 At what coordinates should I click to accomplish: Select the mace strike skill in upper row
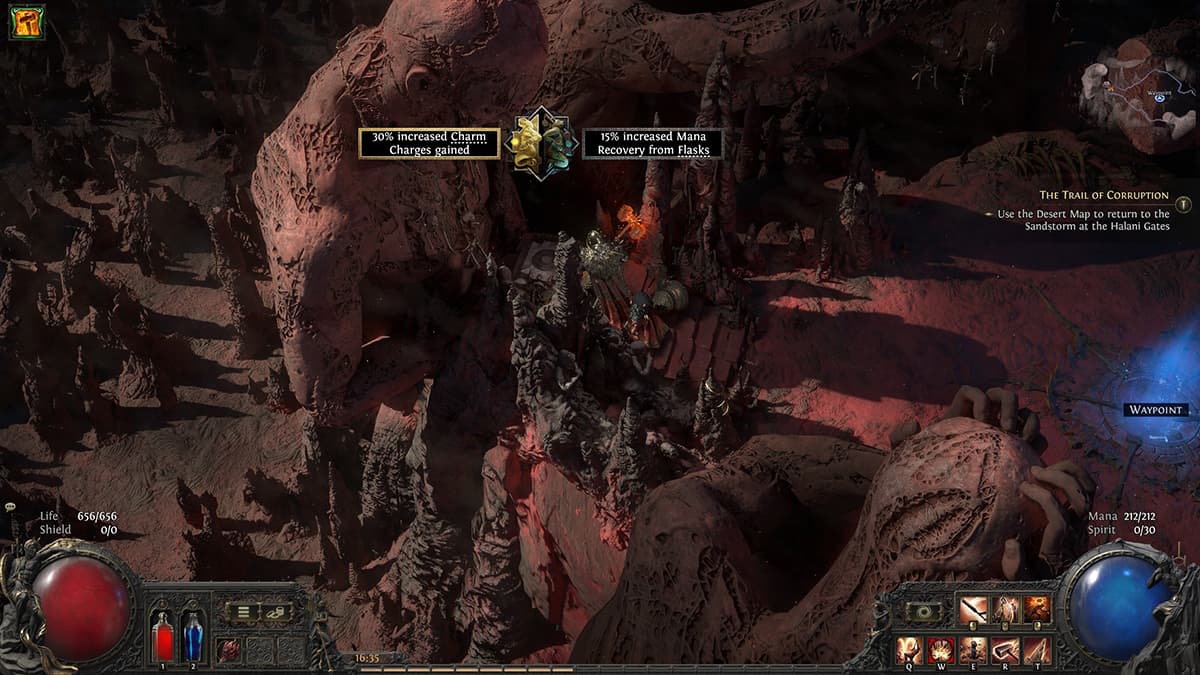click(x=973, y=610)
